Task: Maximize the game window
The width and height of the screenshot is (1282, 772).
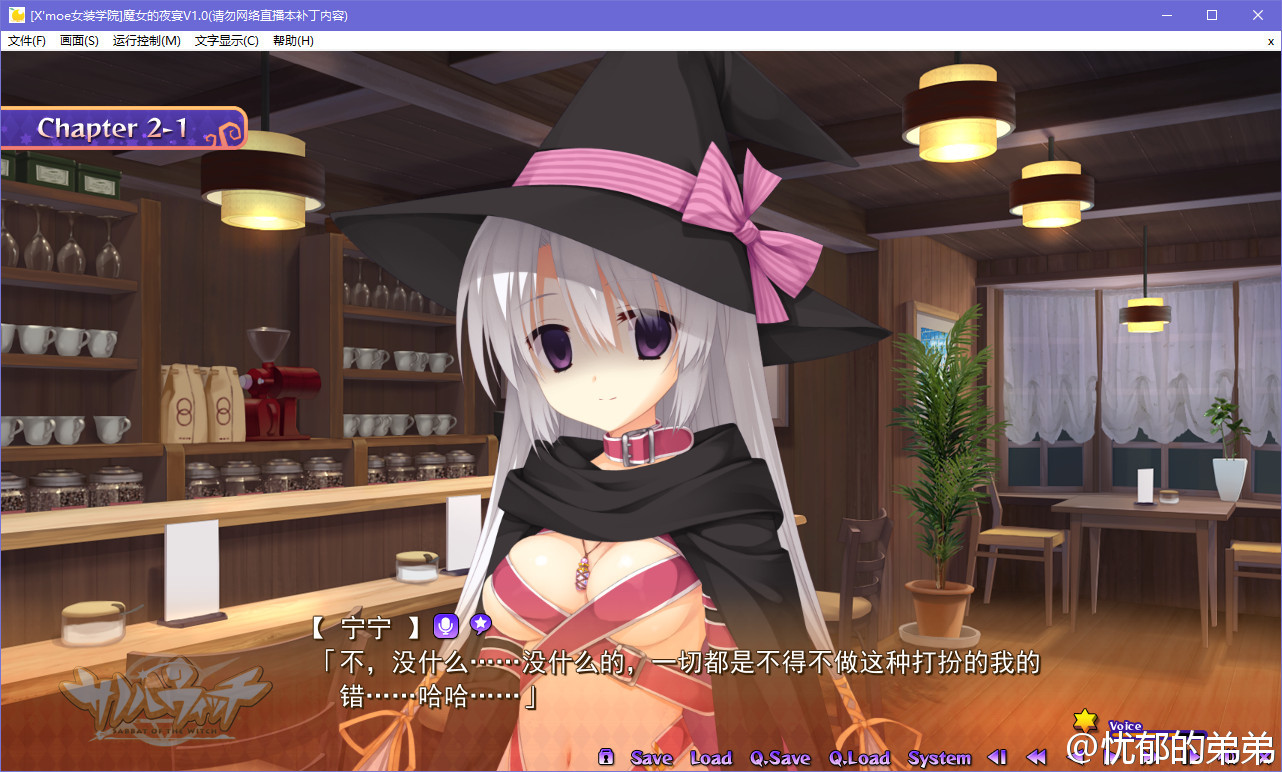Action: coord(1212,15)
